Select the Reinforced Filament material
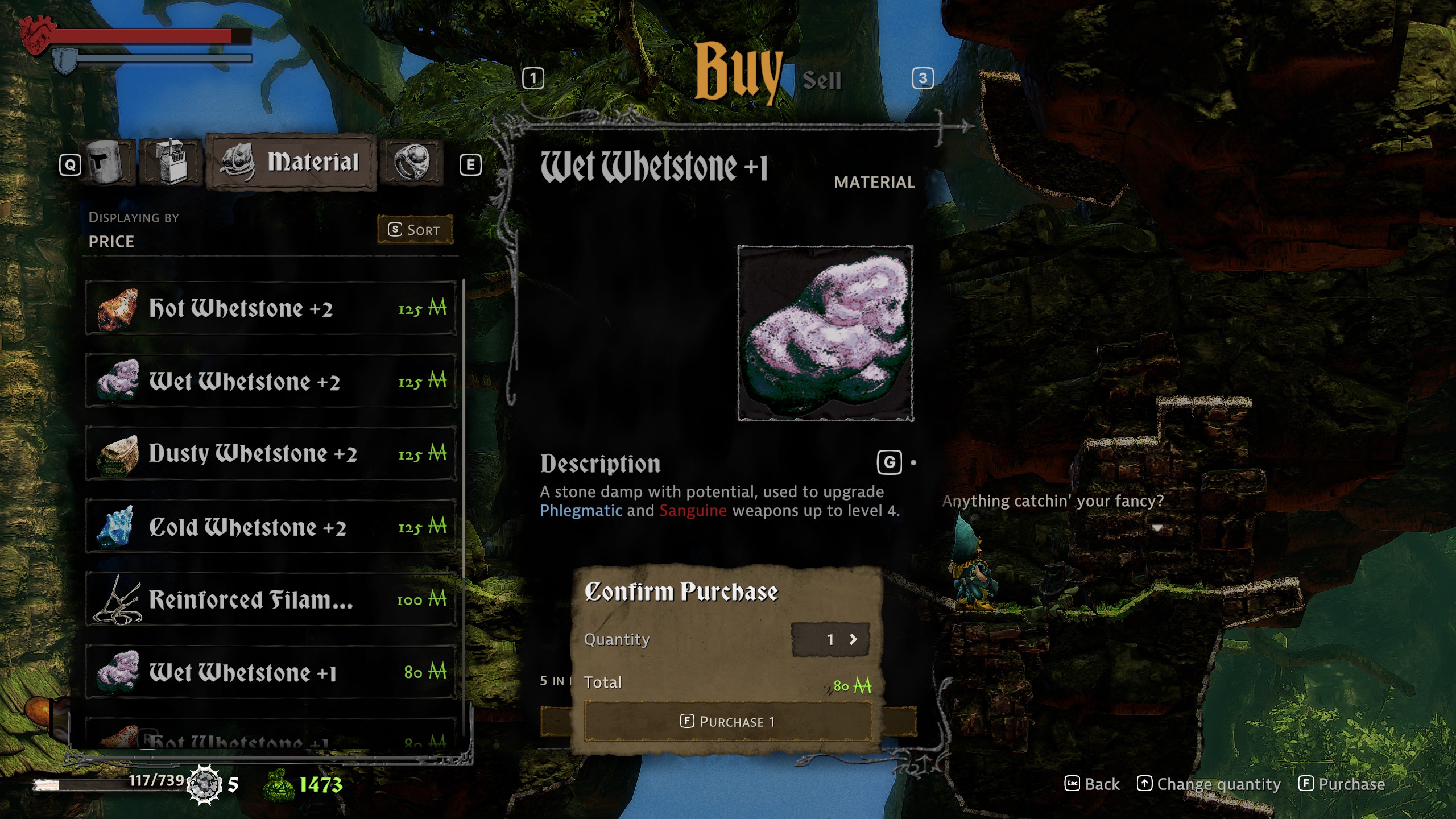This screenshot has width=1456, height=819. pyautogui.click(x=271, y=599)
